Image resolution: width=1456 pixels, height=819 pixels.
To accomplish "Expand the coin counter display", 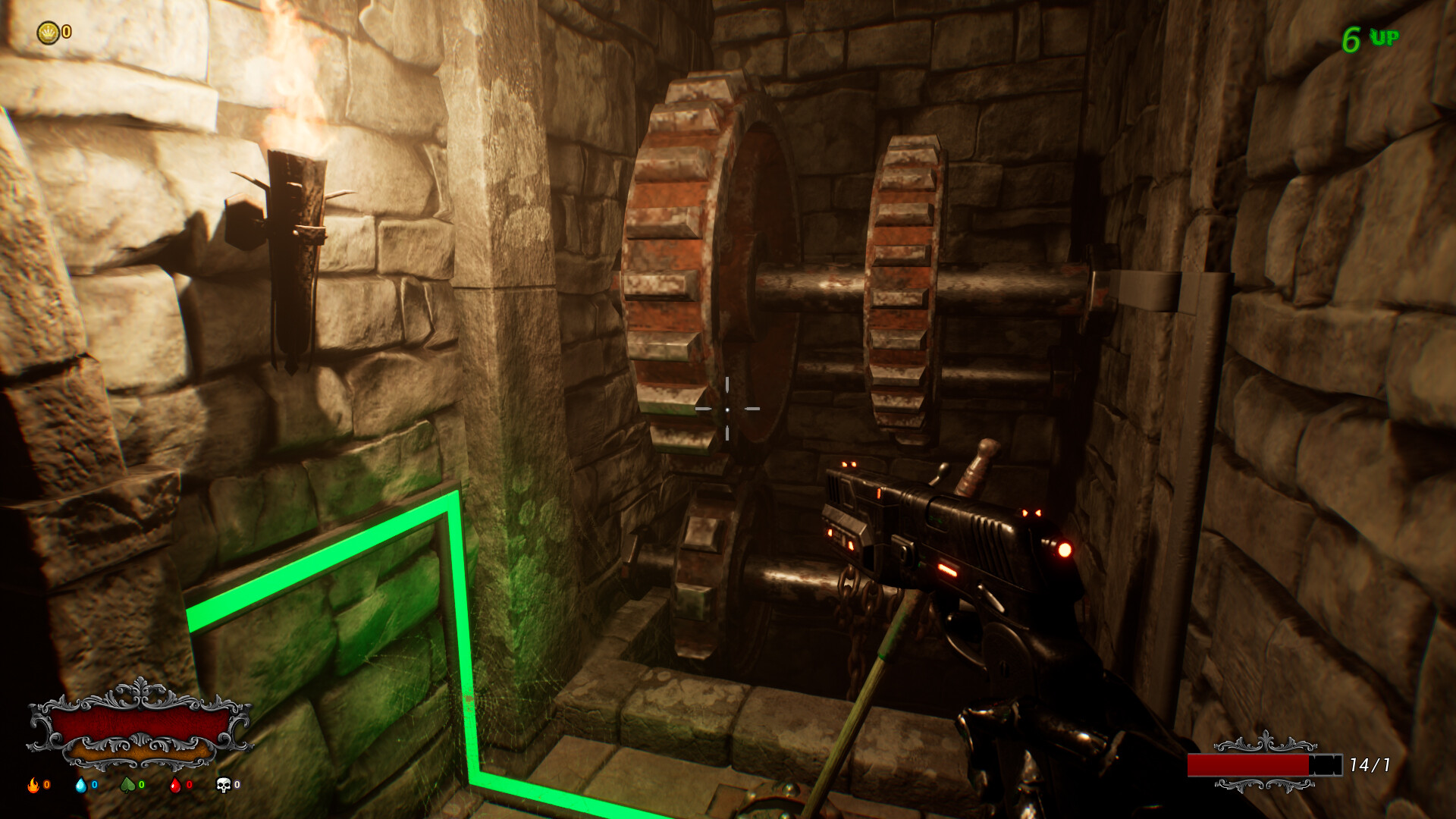I will (55, 32).
